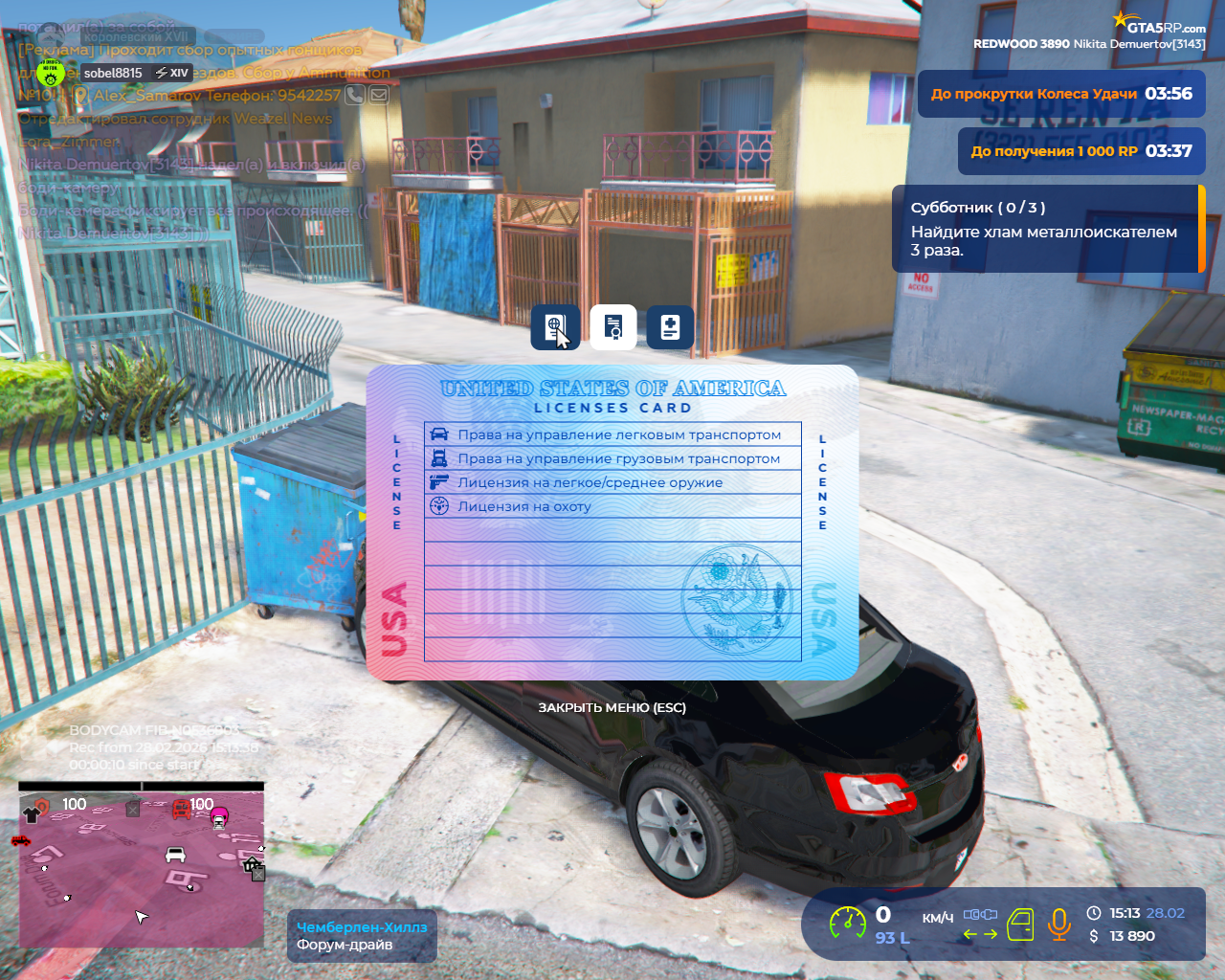This screenshot has height=980, width=1225.
Task: Select the car driving license row
Action: pyautogui.click(x=612, y=434)
